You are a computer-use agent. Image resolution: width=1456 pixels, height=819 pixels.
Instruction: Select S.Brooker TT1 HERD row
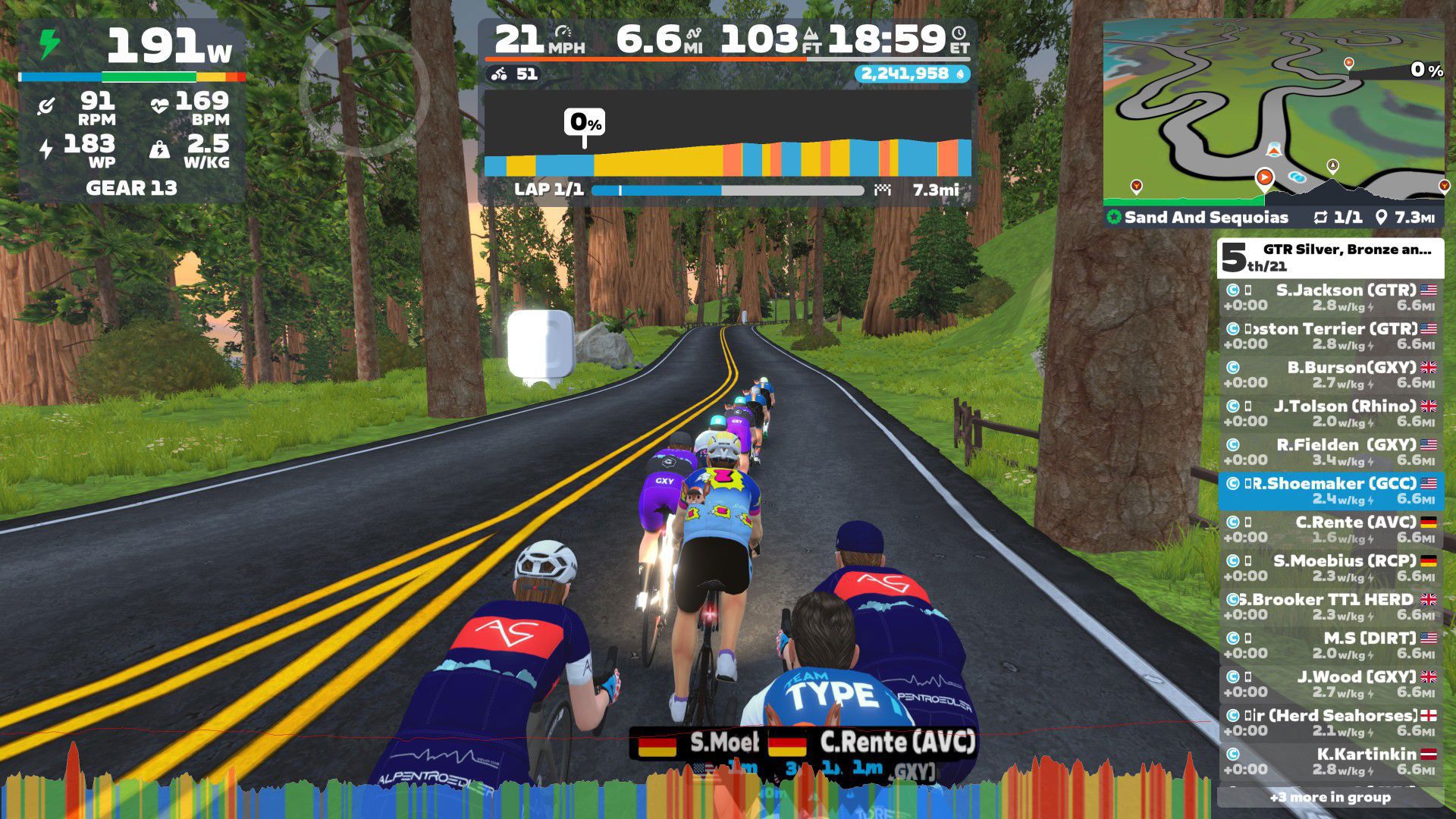tap(1331, 607)
